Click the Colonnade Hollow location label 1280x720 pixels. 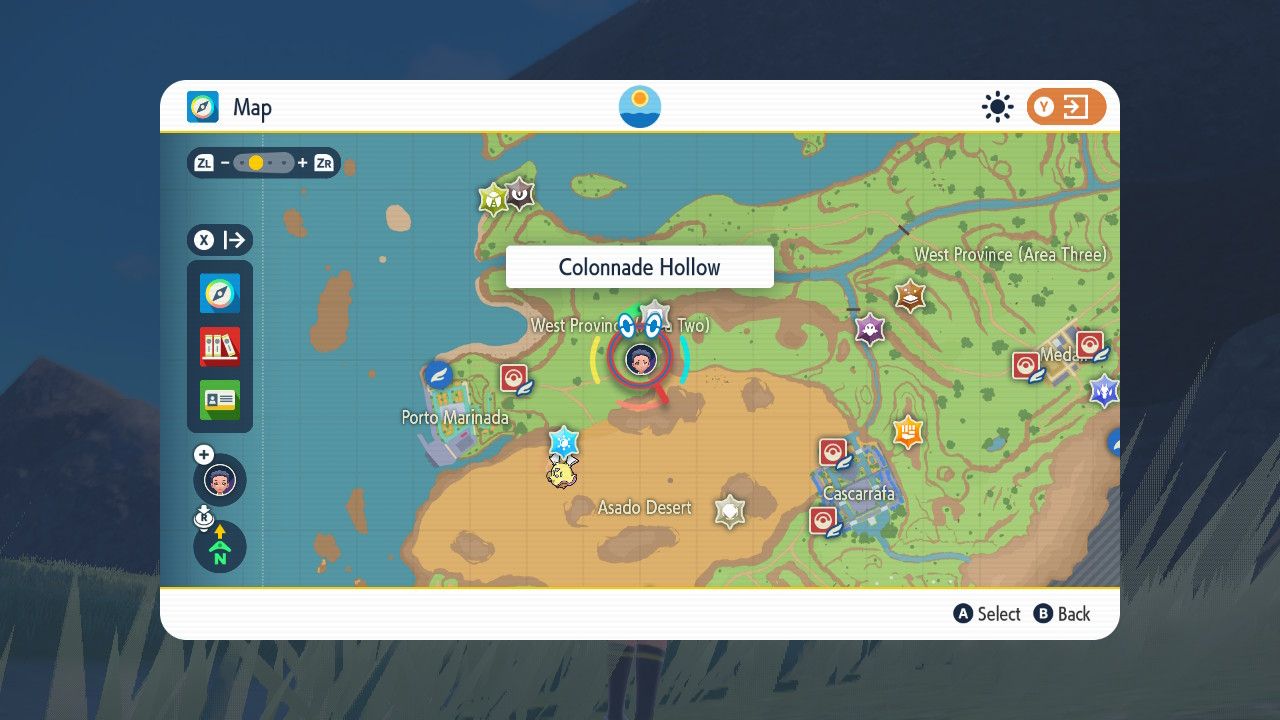pos(640,266)
